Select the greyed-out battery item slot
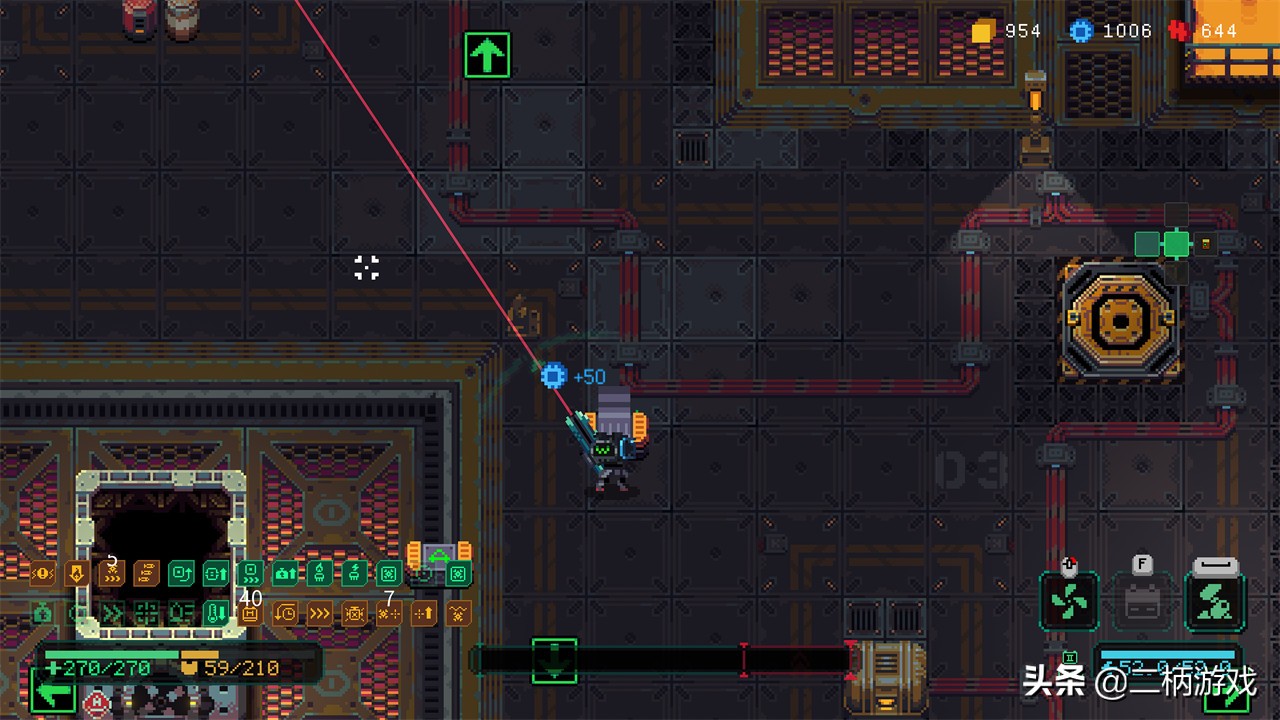The height and width of the screenshot is (720, 1280). click(x=1142, y=602)
